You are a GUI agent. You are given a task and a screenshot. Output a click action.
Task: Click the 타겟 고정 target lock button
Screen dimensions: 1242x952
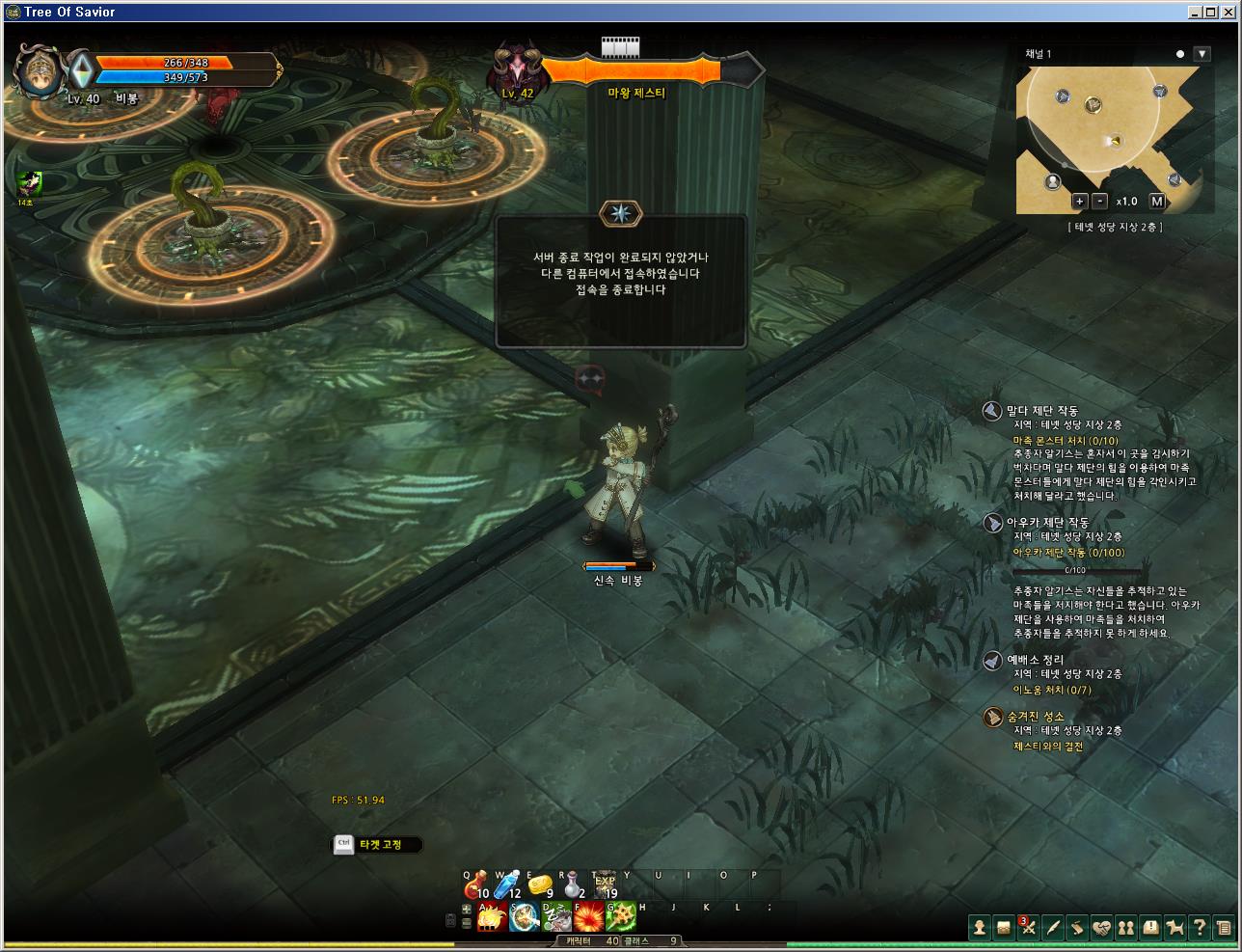click(x=379, y=845)
